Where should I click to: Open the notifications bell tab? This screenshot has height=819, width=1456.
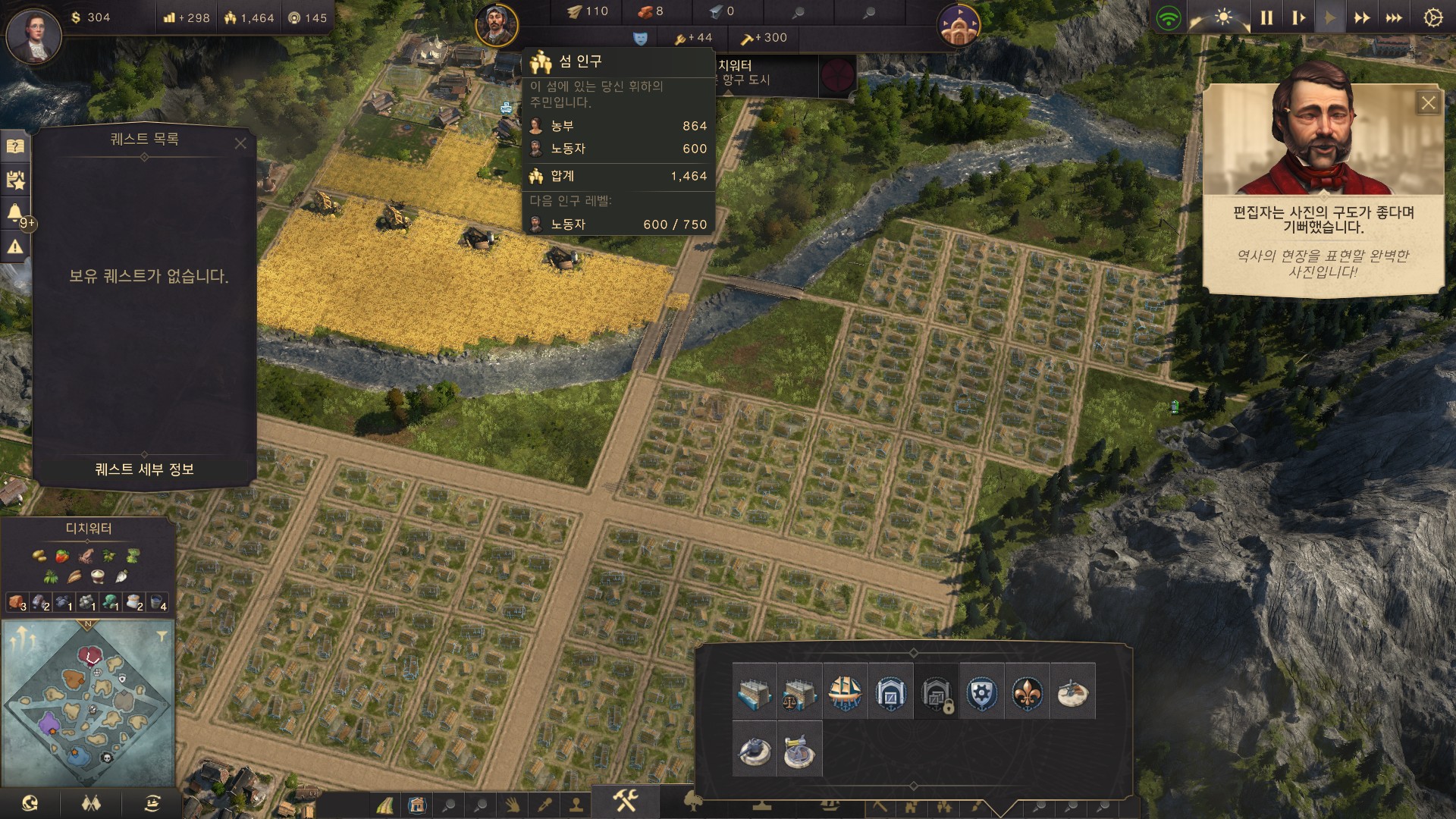pos(14,212)
